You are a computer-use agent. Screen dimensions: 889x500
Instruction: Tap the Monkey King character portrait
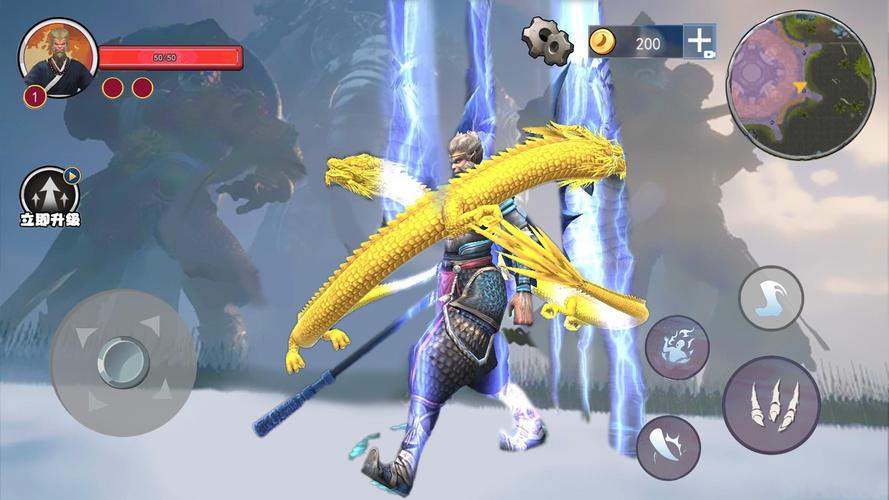[58, 56]
